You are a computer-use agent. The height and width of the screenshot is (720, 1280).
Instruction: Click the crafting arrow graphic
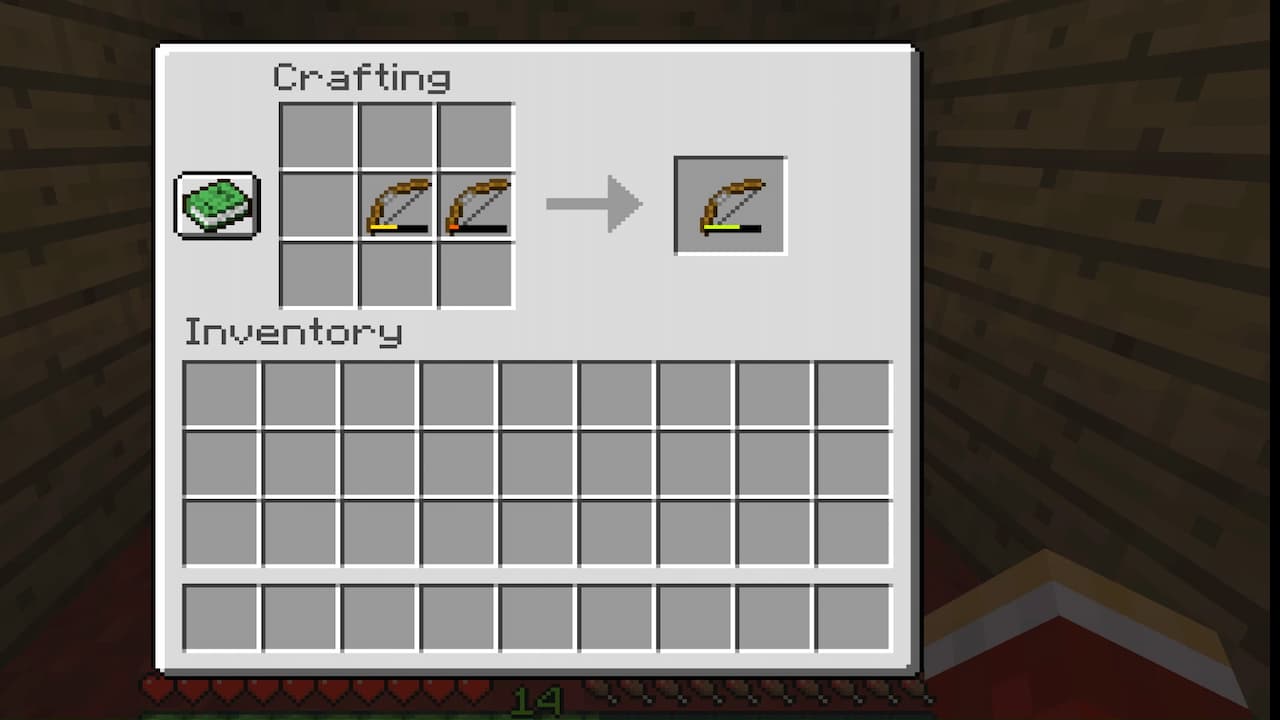pos(595,203)
